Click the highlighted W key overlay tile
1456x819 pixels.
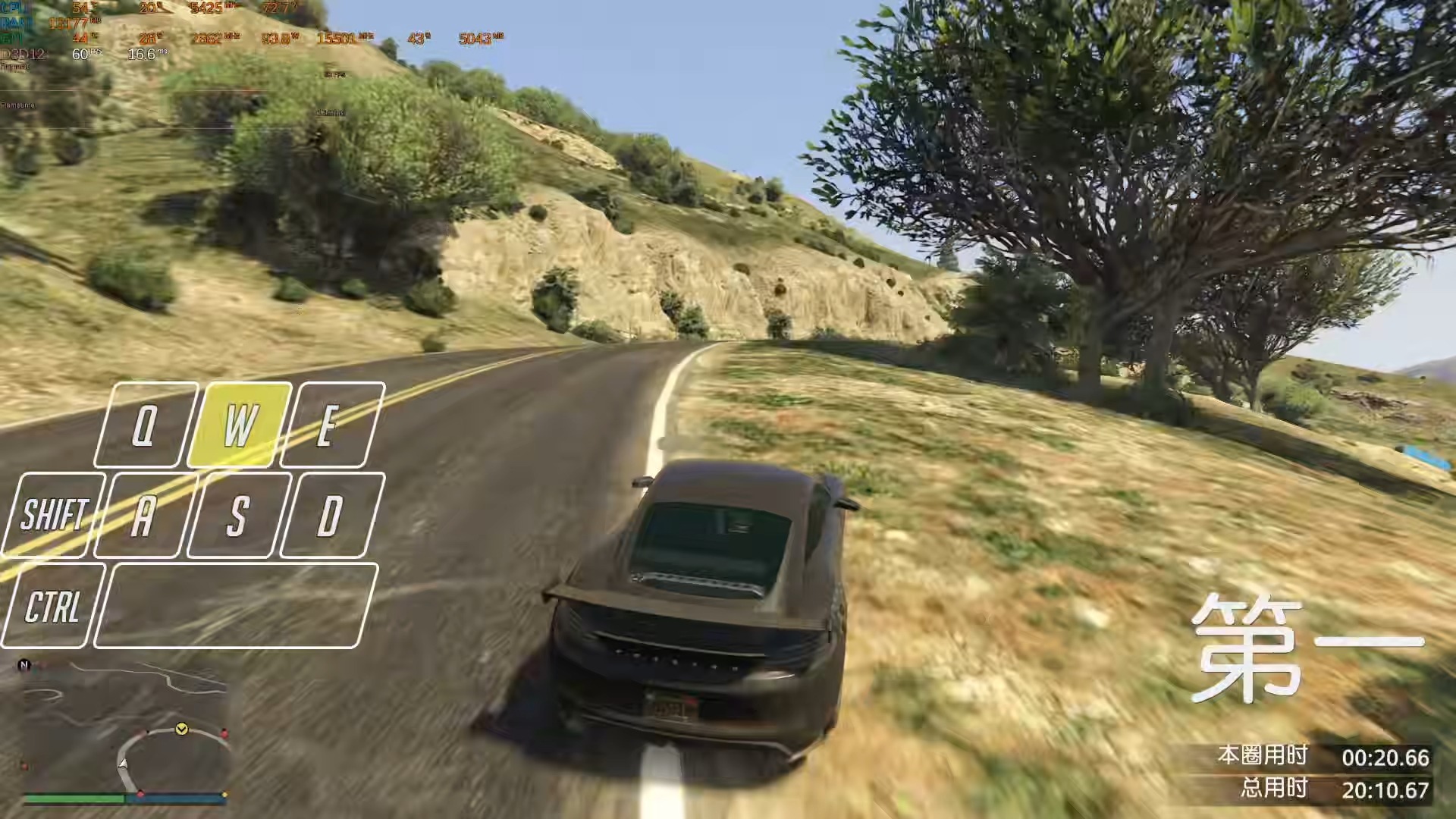[x=240, y=425]
